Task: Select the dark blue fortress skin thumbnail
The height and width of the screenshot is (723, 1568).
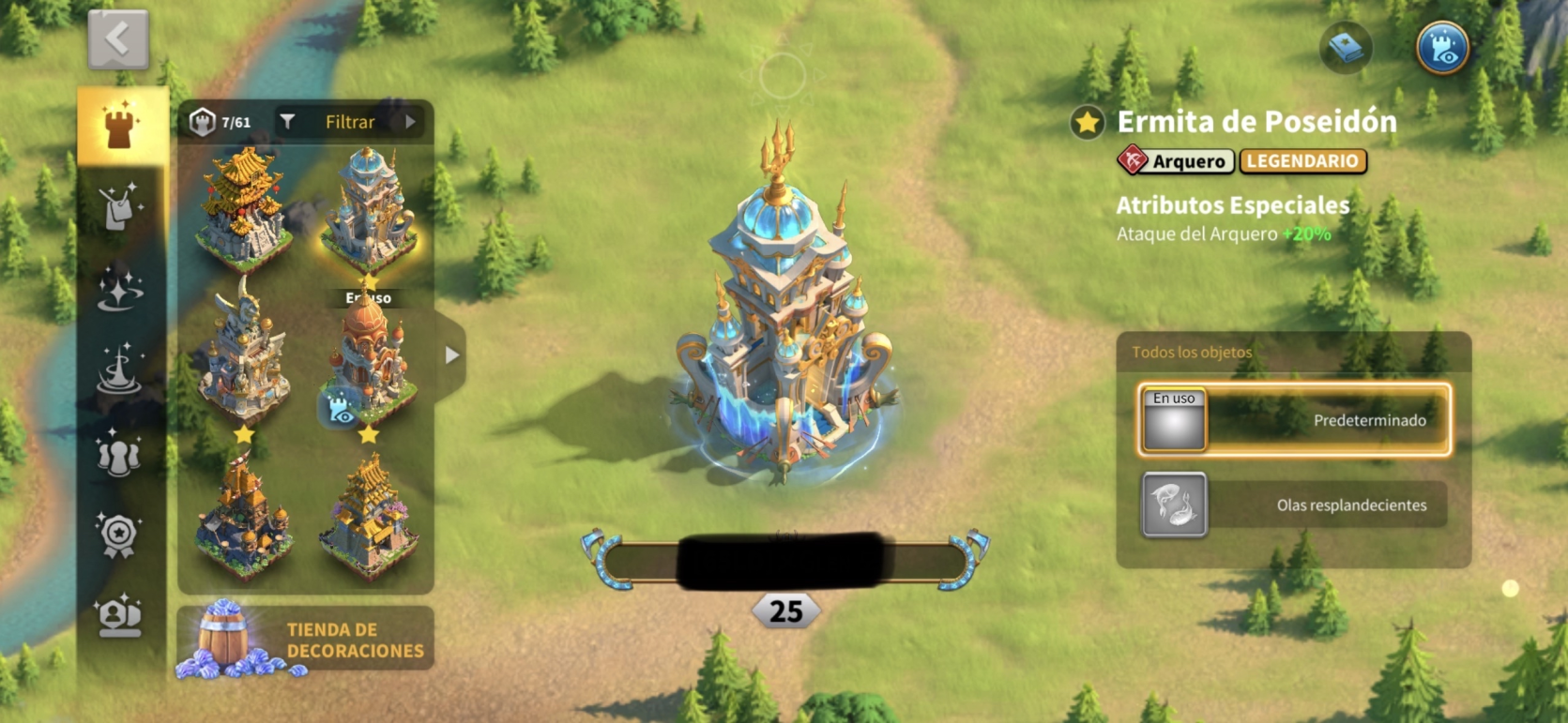Action: coord(243,517)
